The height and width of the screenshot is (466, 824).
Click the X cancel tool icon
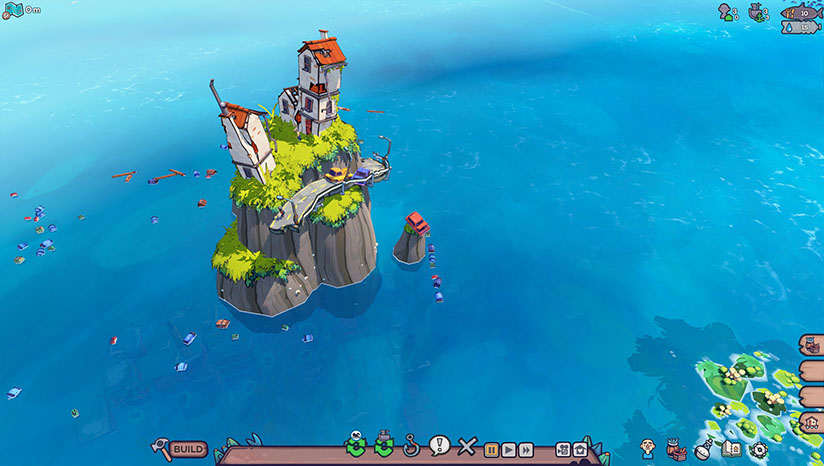[466, 447]
